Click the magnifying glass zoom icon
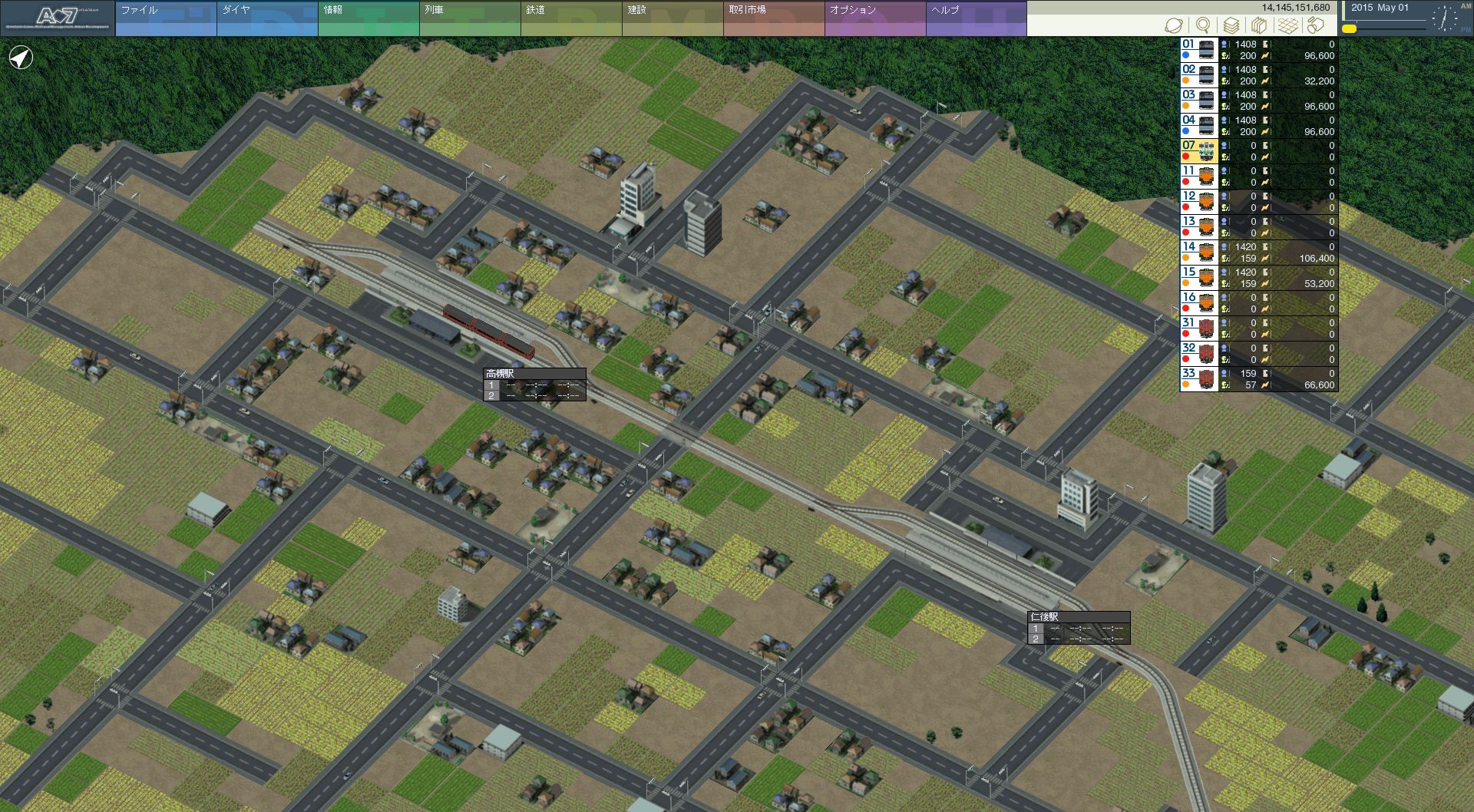 1203,25
